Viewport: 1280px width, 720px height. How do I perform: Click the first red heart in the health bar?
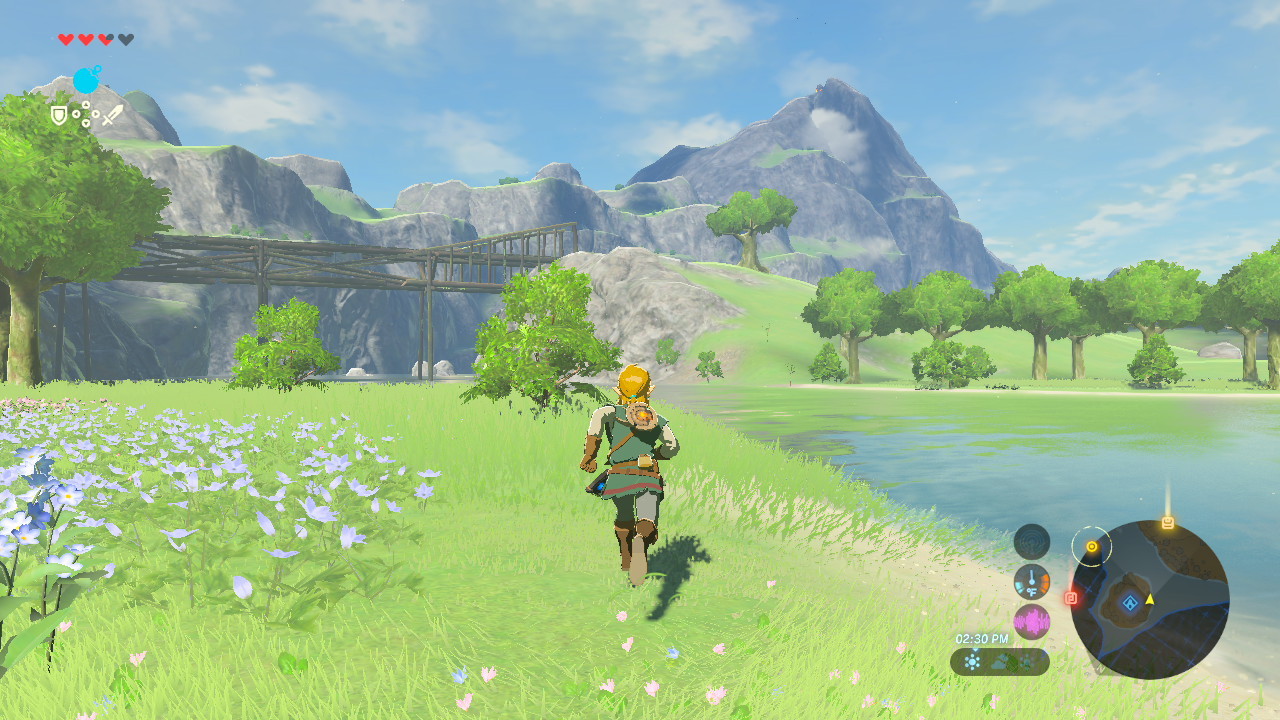(65, 39)
